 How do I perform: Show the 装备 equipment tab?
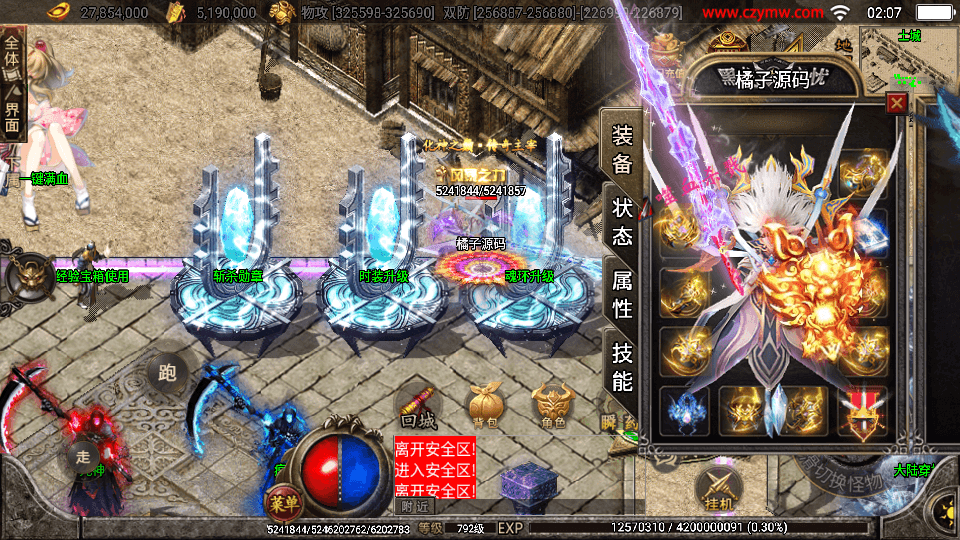pos(622,150)
